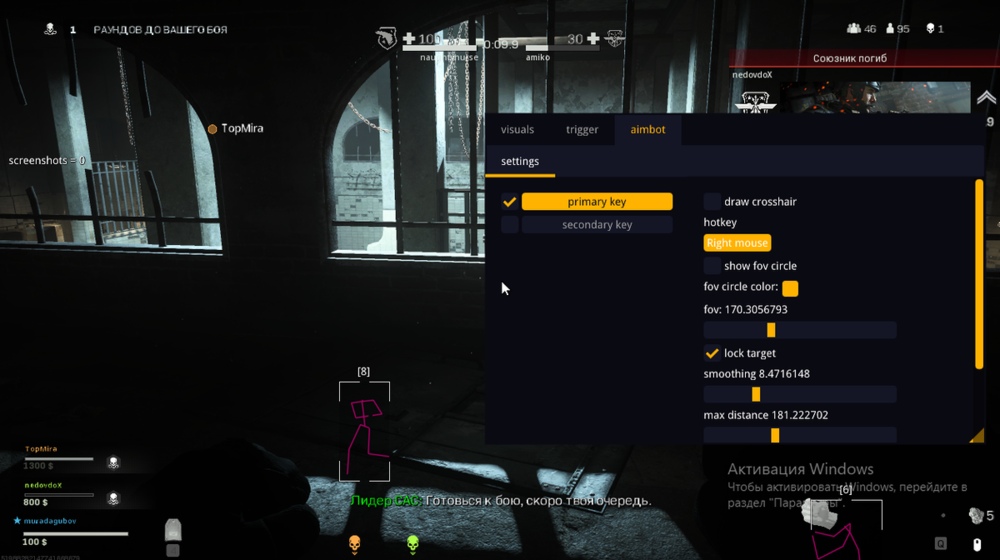Open the trigger tab
Screen dimensions: 1000x560
[x=582, y=129]
